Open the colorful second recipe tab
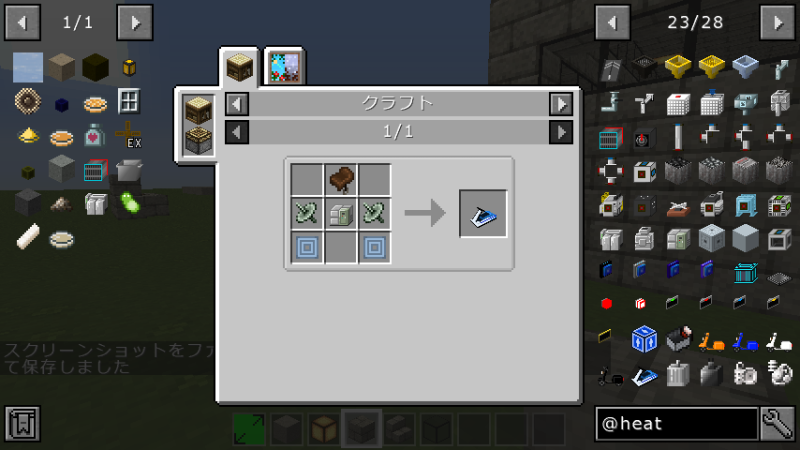Screen dimensions: 800x450 (x=285, y=67)
